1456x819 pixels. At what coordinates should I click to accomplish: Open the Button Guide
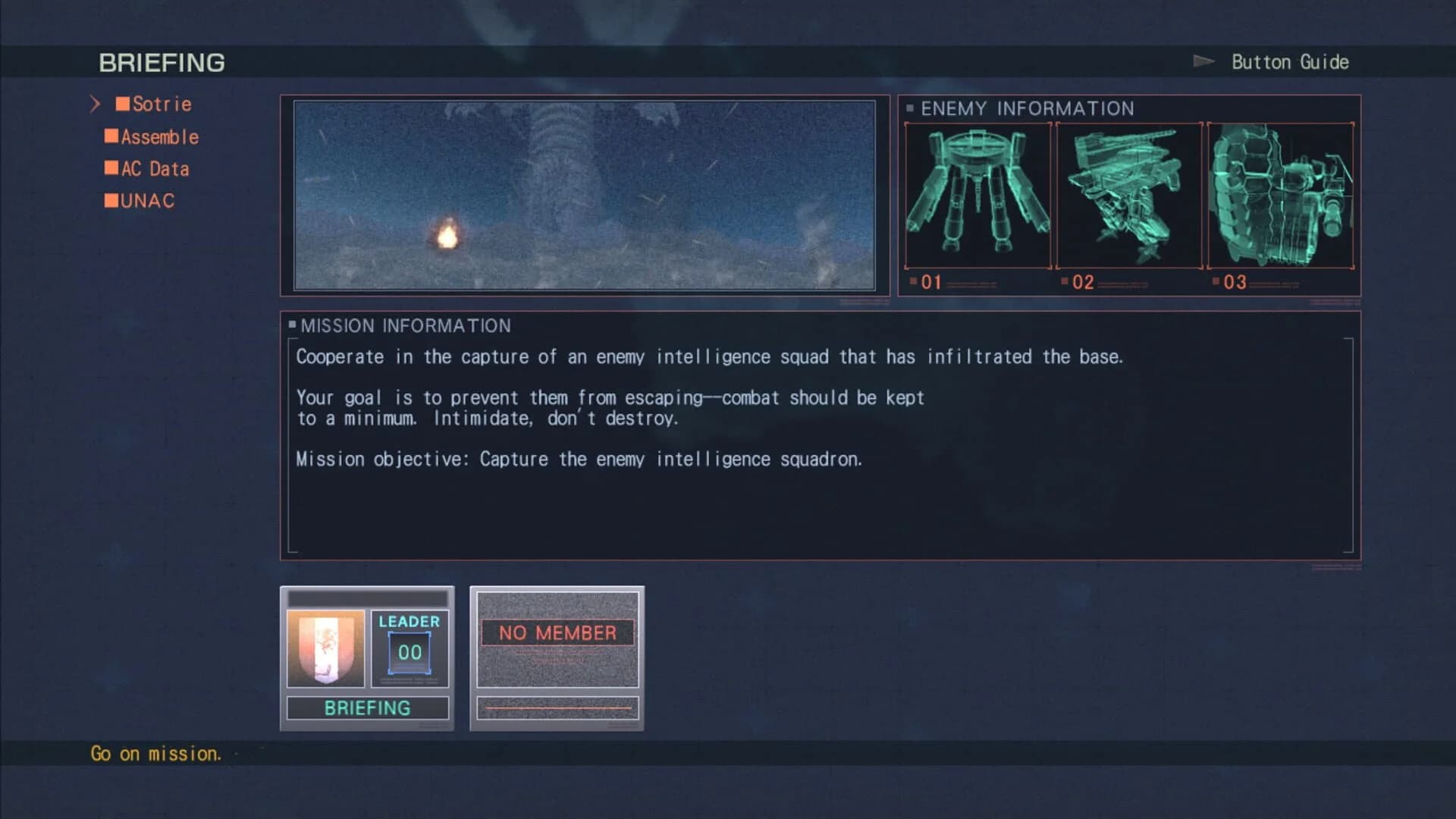click(x=1288, y=61)
